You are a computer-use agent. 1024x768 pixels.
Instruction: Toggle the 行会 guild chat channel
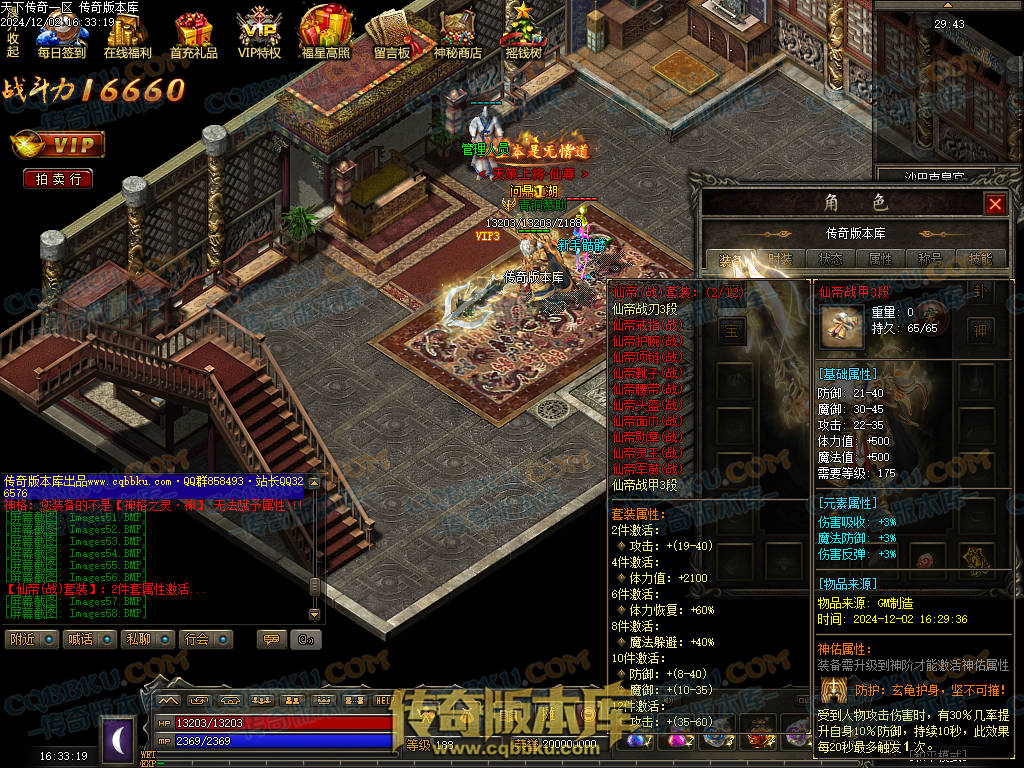pos(207,639)
